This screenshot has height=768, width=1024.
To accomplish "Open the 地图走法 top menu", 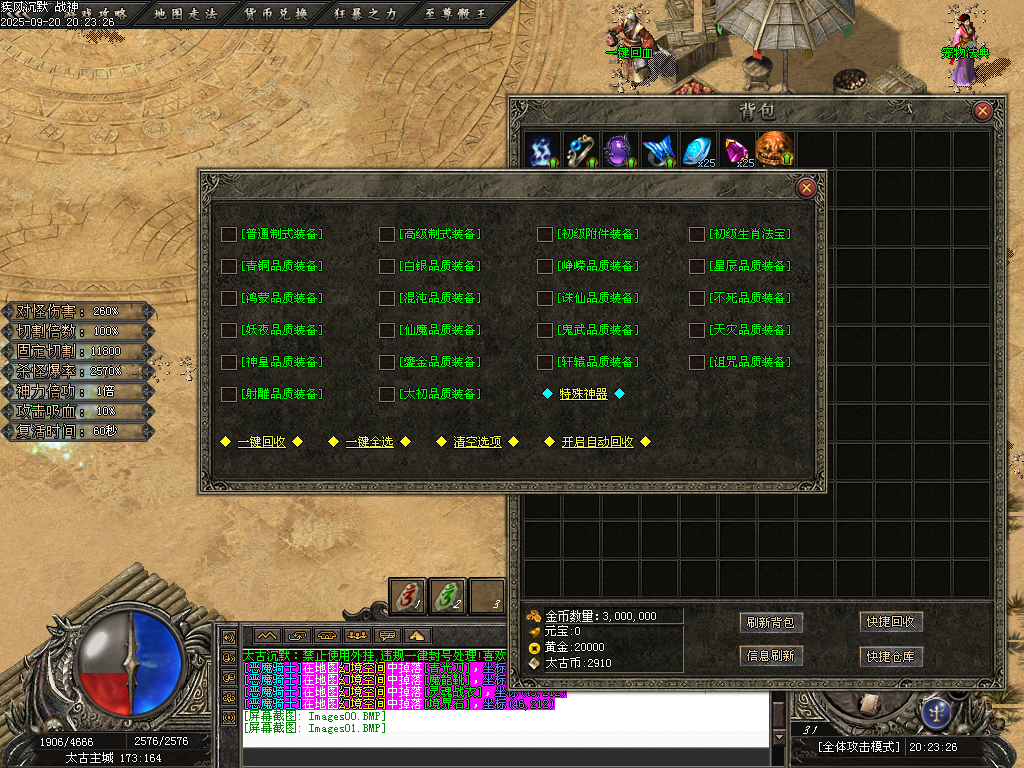I will point(186,14).
